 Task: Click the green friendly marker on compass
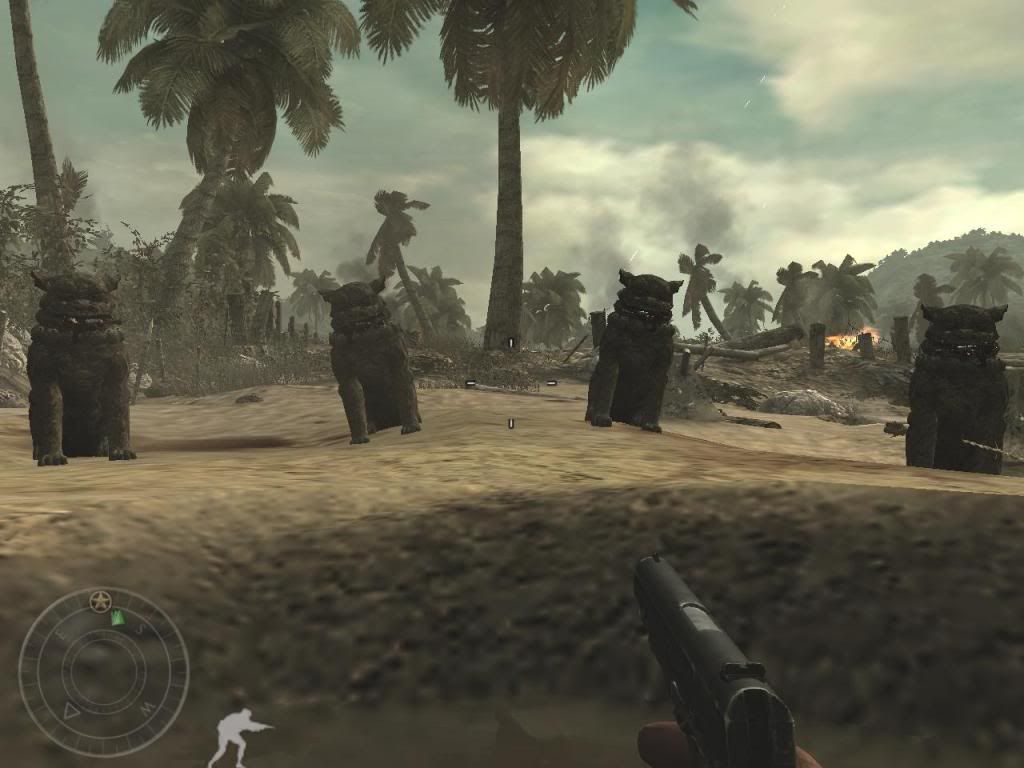coord(118,618)
